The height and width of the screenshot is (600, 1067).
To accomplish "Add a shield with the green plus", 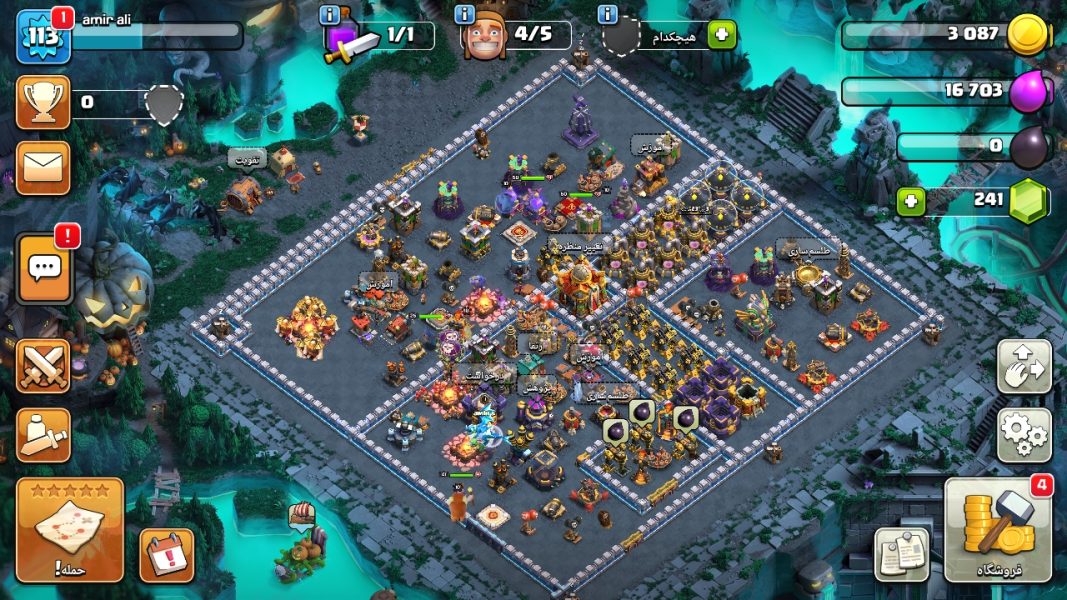I will pos(721,36).
